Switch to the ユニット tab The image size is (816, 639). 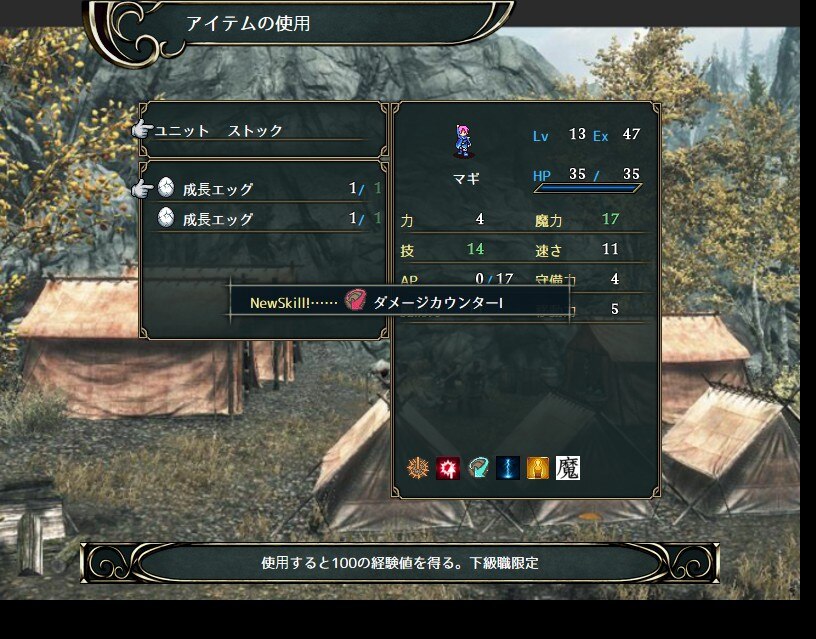point(181,131)
